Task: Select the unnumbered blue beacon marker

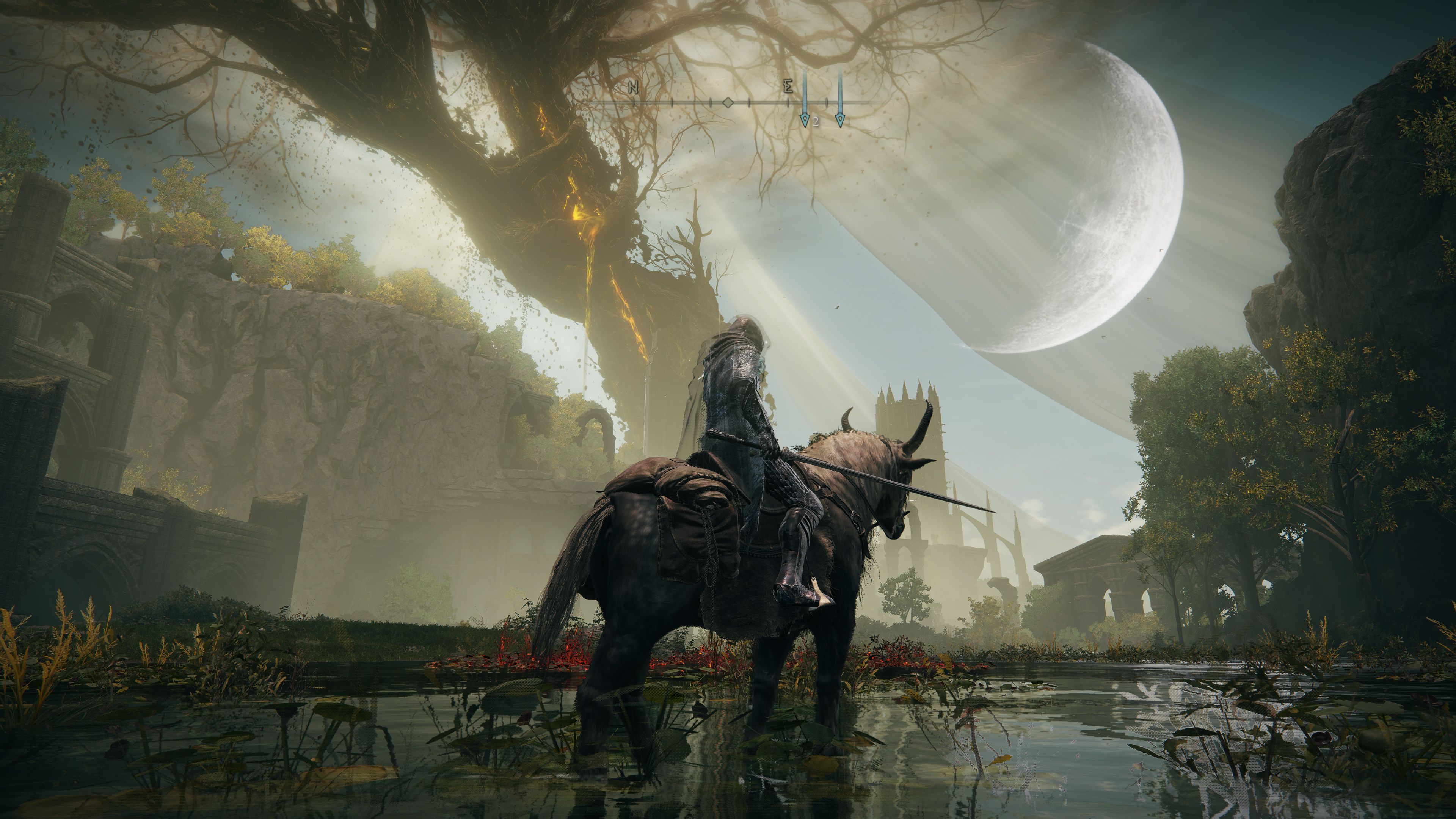Action: click(840, 119)
